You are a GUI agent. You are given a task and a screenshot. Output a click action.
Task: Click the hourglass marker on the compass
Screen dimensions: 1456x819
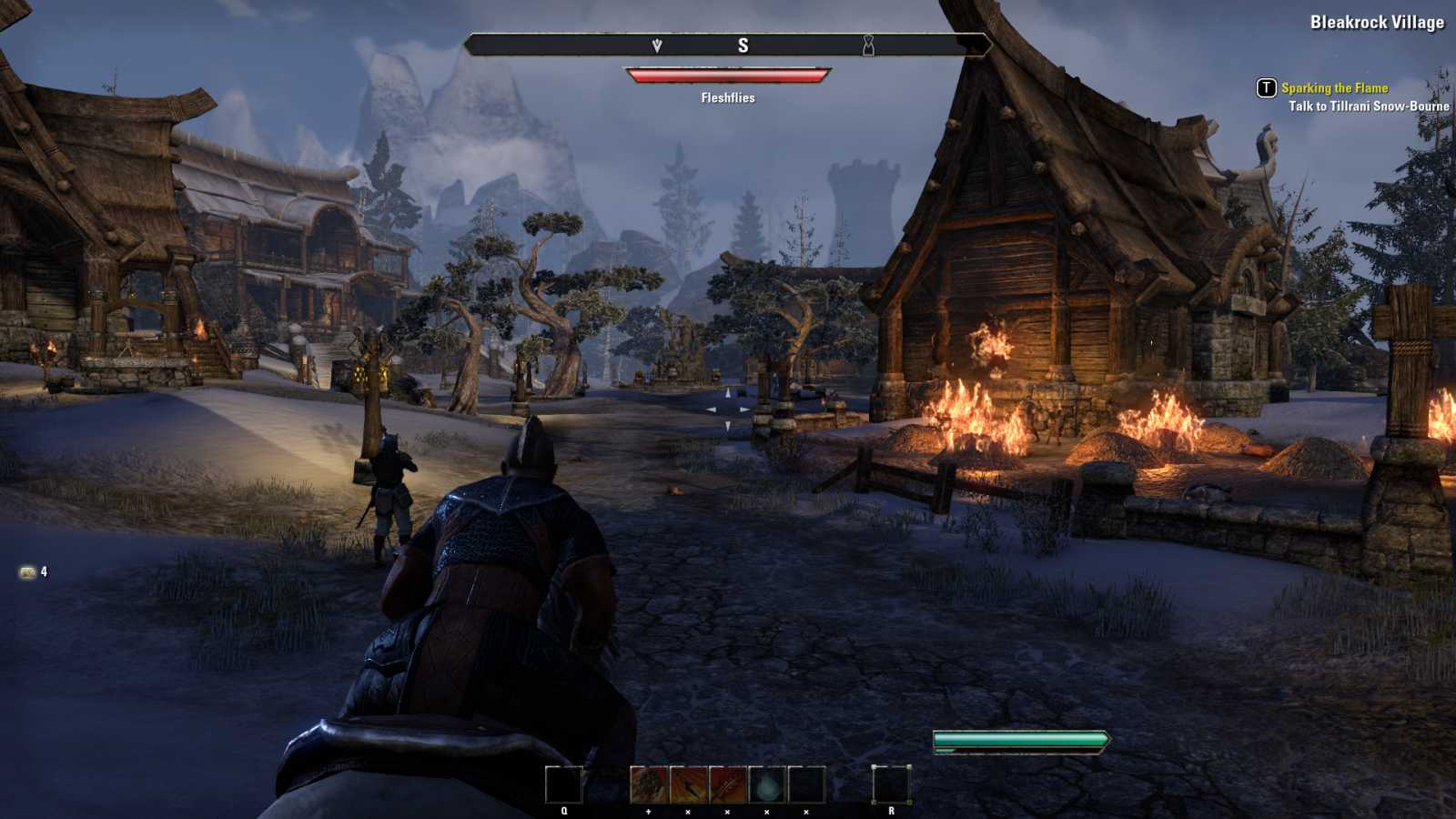(869, 46)
